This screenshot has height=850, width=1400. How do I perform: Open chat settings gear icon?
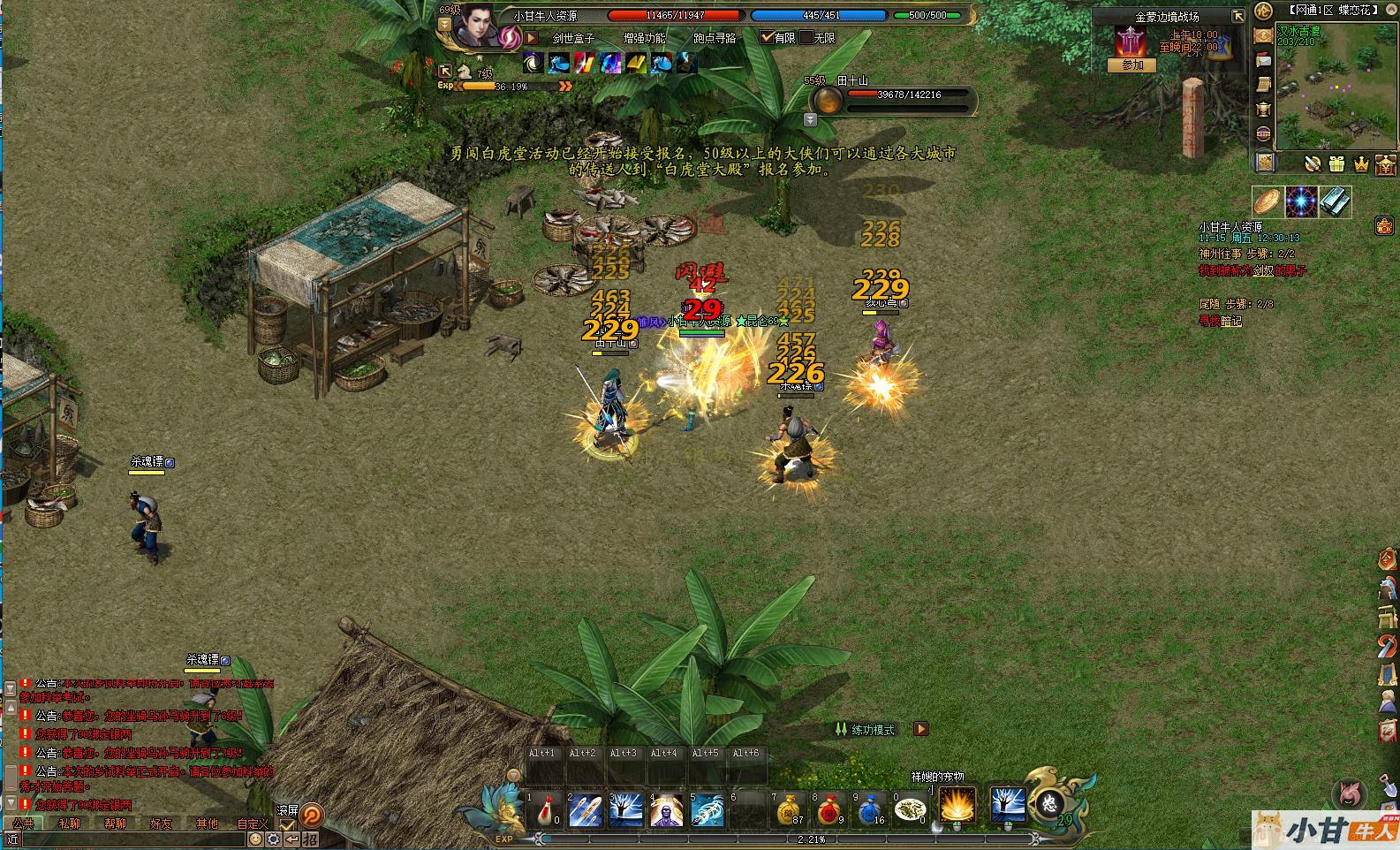pyautogui.click(x=274, y=839)
